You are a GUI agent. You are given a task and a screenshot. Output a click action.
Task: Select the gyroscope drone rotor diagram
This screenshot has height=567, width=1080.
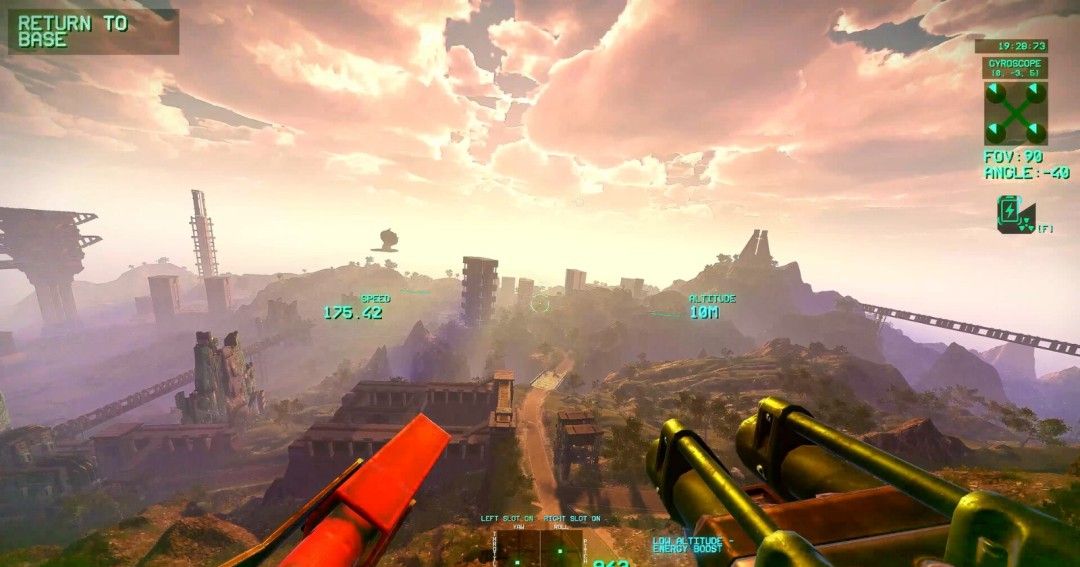[x=1015, y=112]
